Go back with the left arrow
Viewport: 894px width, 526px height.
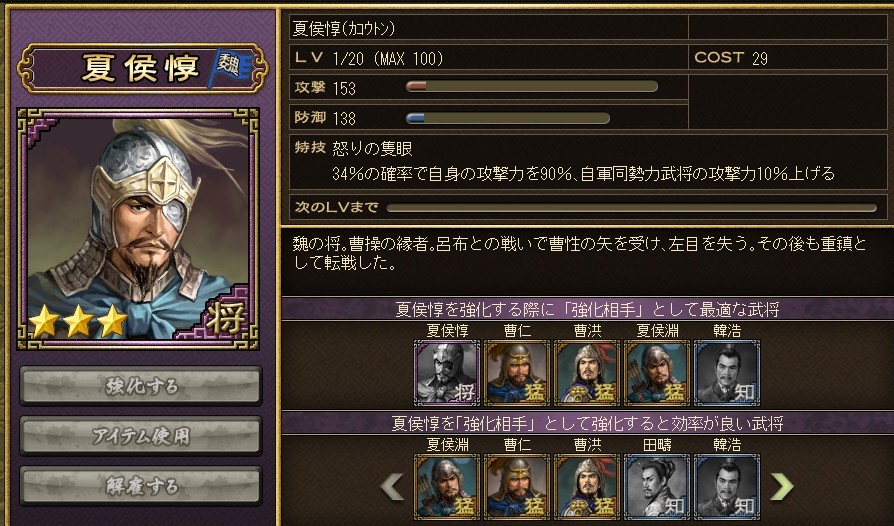pyautogui.click(x=393, y=486)
